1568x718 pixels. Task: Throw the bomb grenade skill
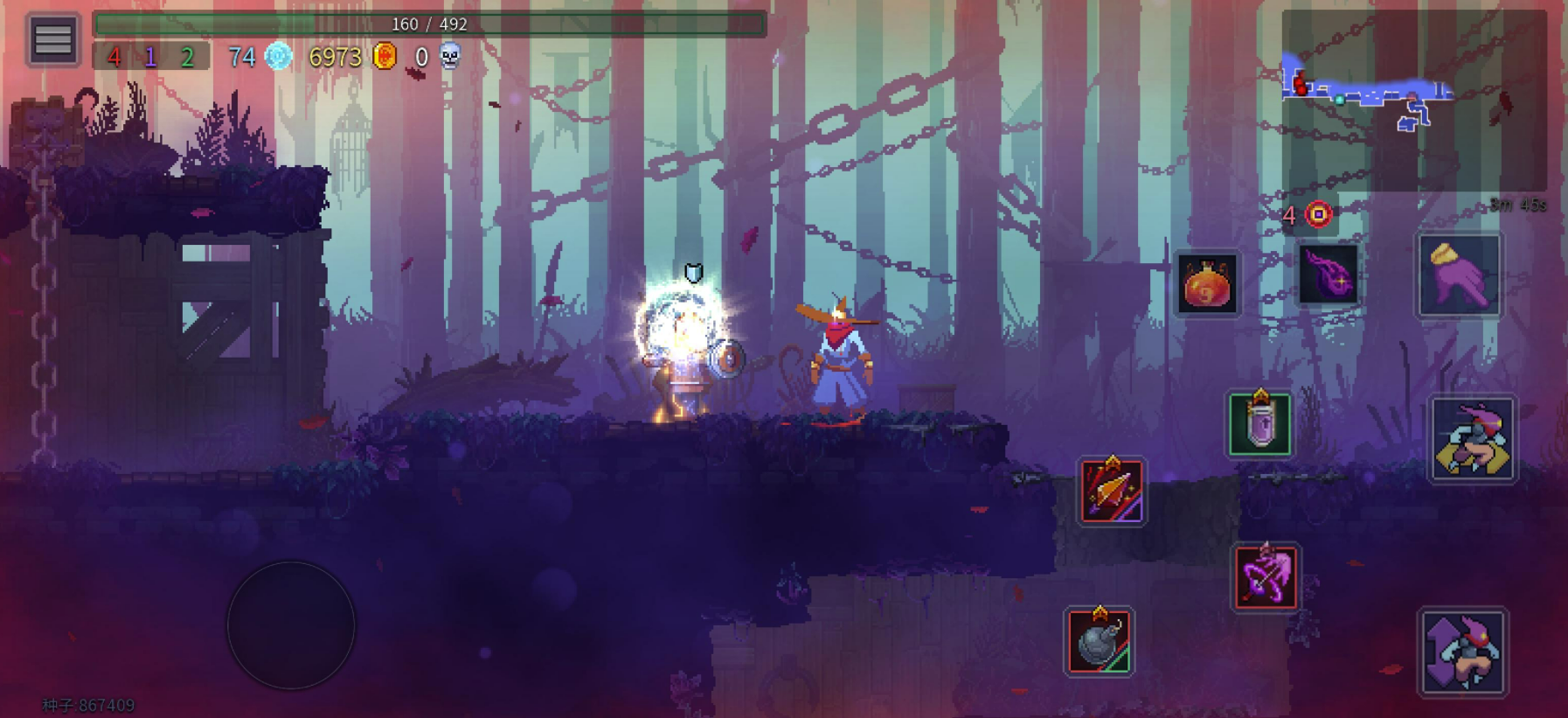(x=1100, y=642)
